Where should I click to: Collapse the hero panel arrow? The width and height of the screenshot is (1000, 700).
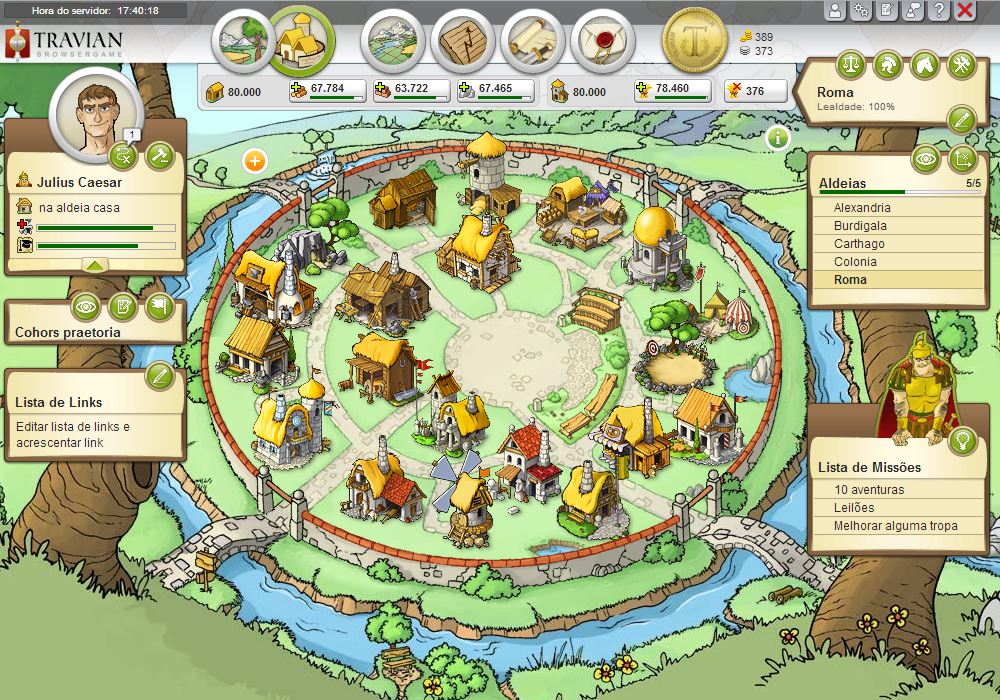(94, 265)
